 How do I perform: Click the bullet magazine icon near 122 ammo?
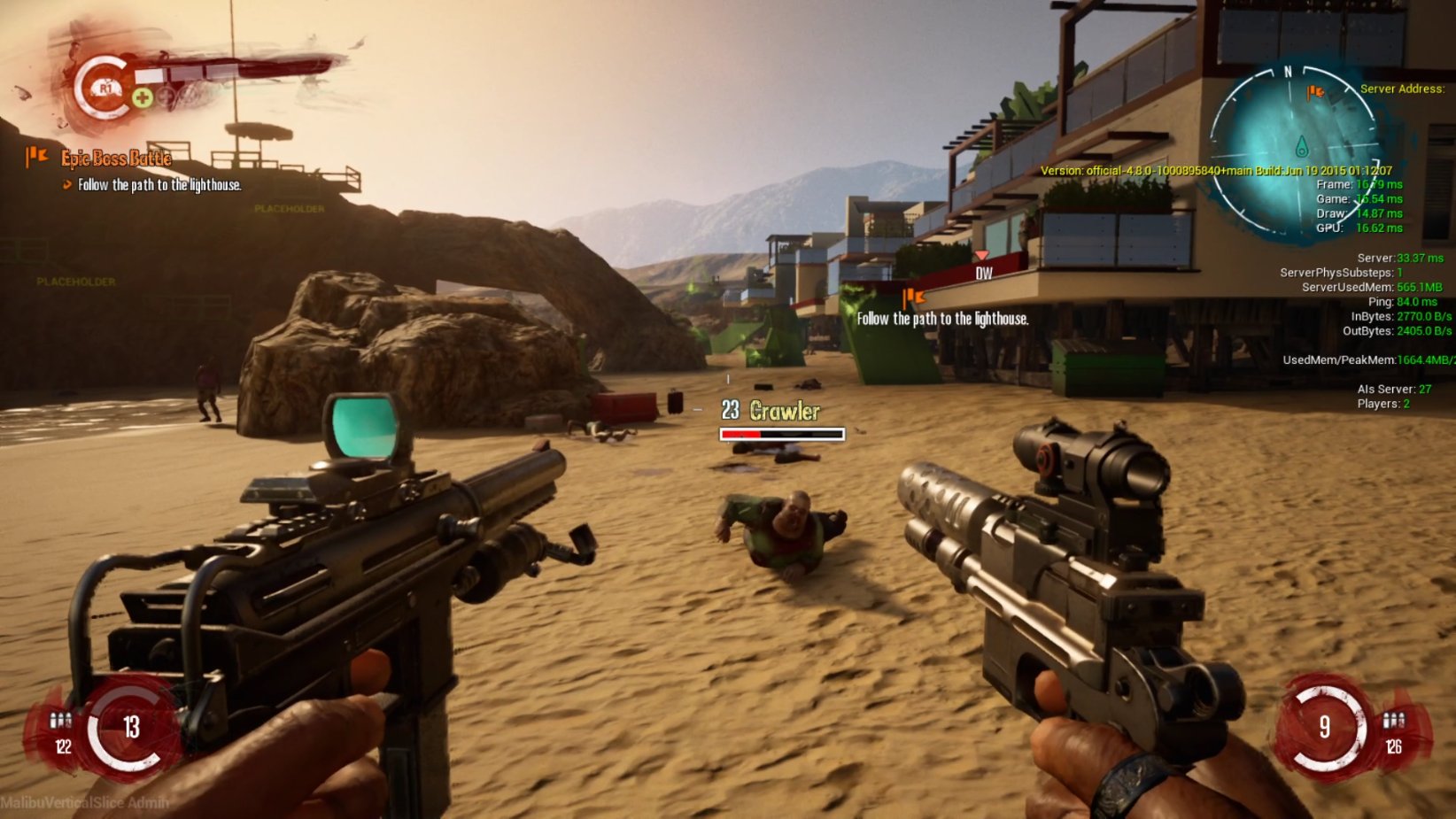[60, 722]
